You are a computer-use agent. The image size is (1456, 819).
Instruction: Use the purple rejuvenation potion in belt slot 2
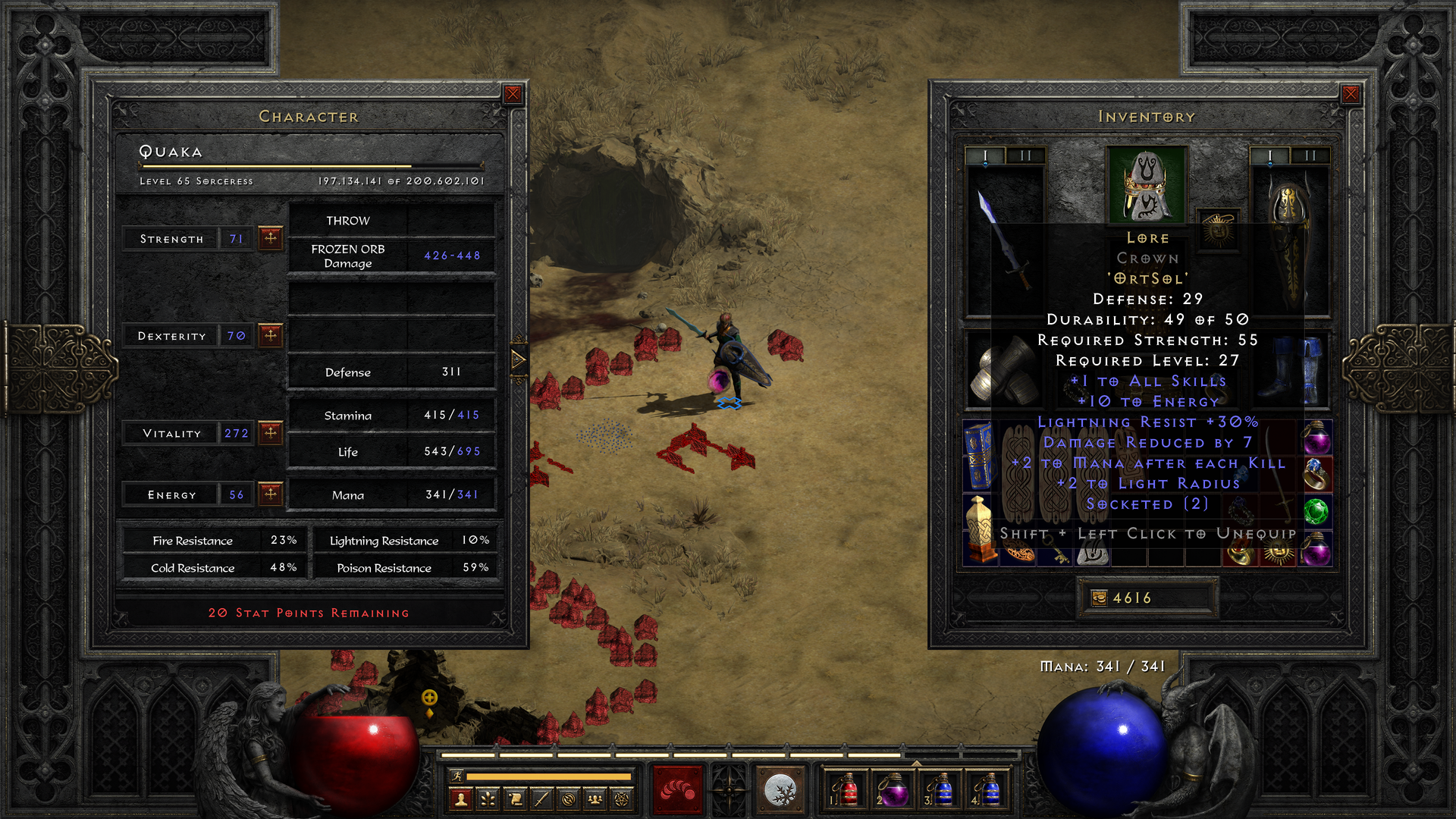point(893,789)
